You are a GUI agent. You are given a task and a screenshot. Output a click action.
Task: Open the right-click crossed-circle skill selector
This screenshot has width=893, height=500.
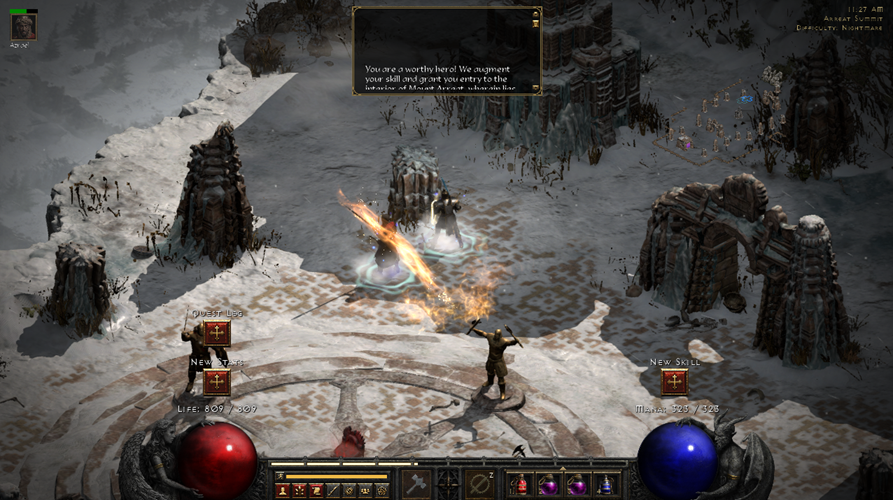[481, 484]
